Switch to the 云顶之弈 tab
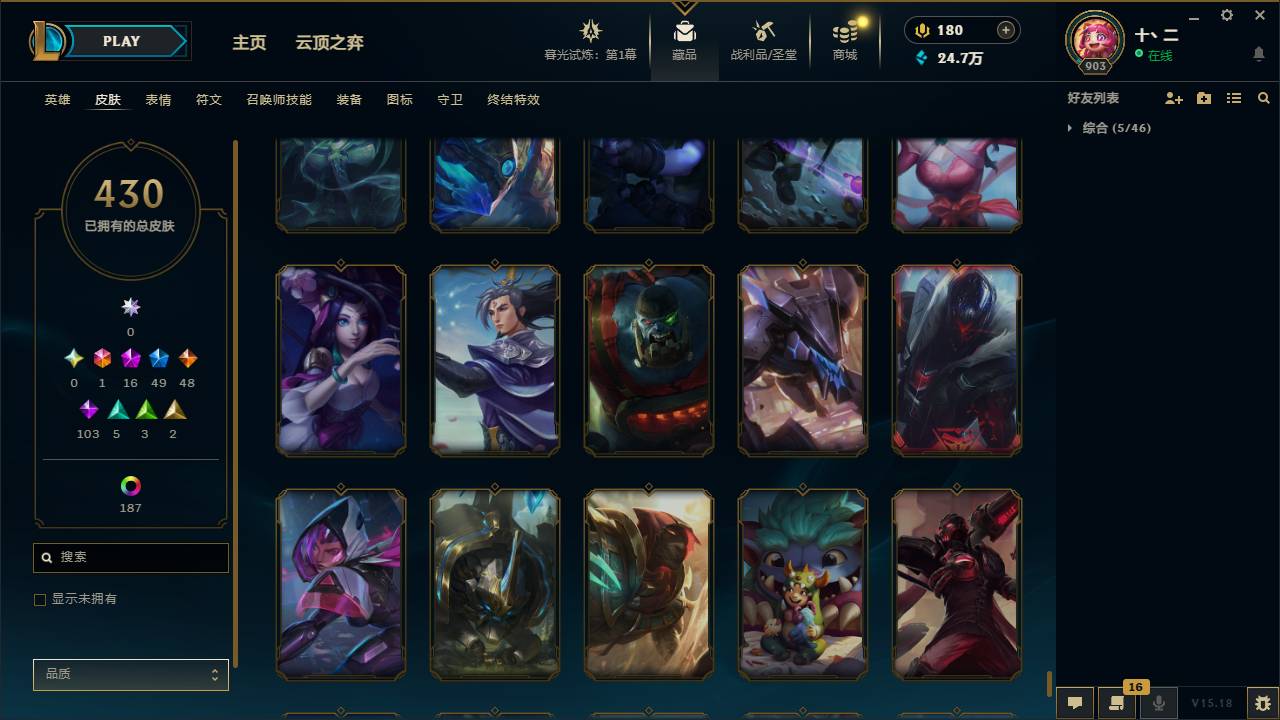The width and height of the screenshot is (1280, 720). tap(330, 43)
